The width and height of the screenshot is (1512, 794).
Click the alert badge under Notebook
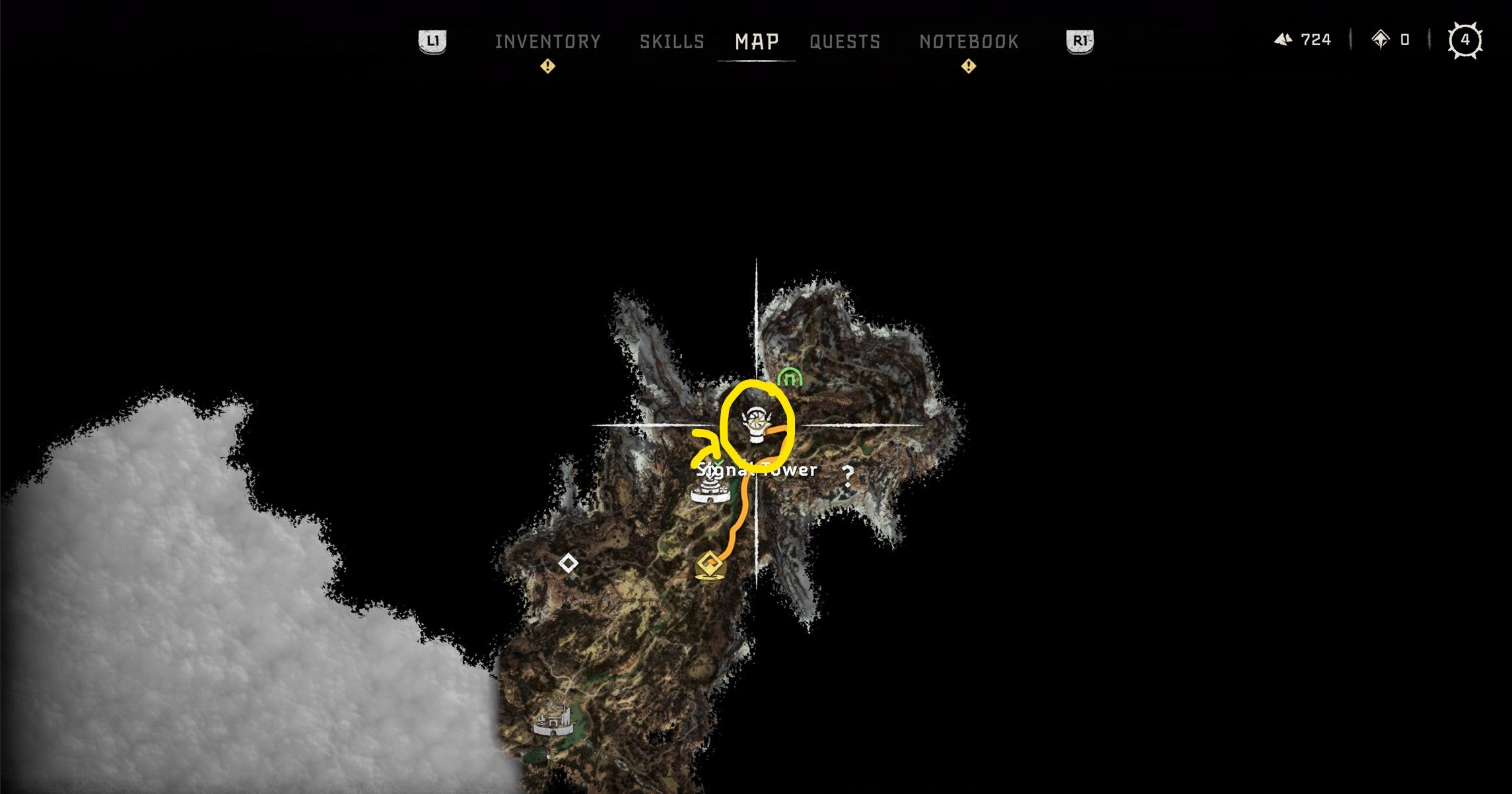[x=968, y=66]
